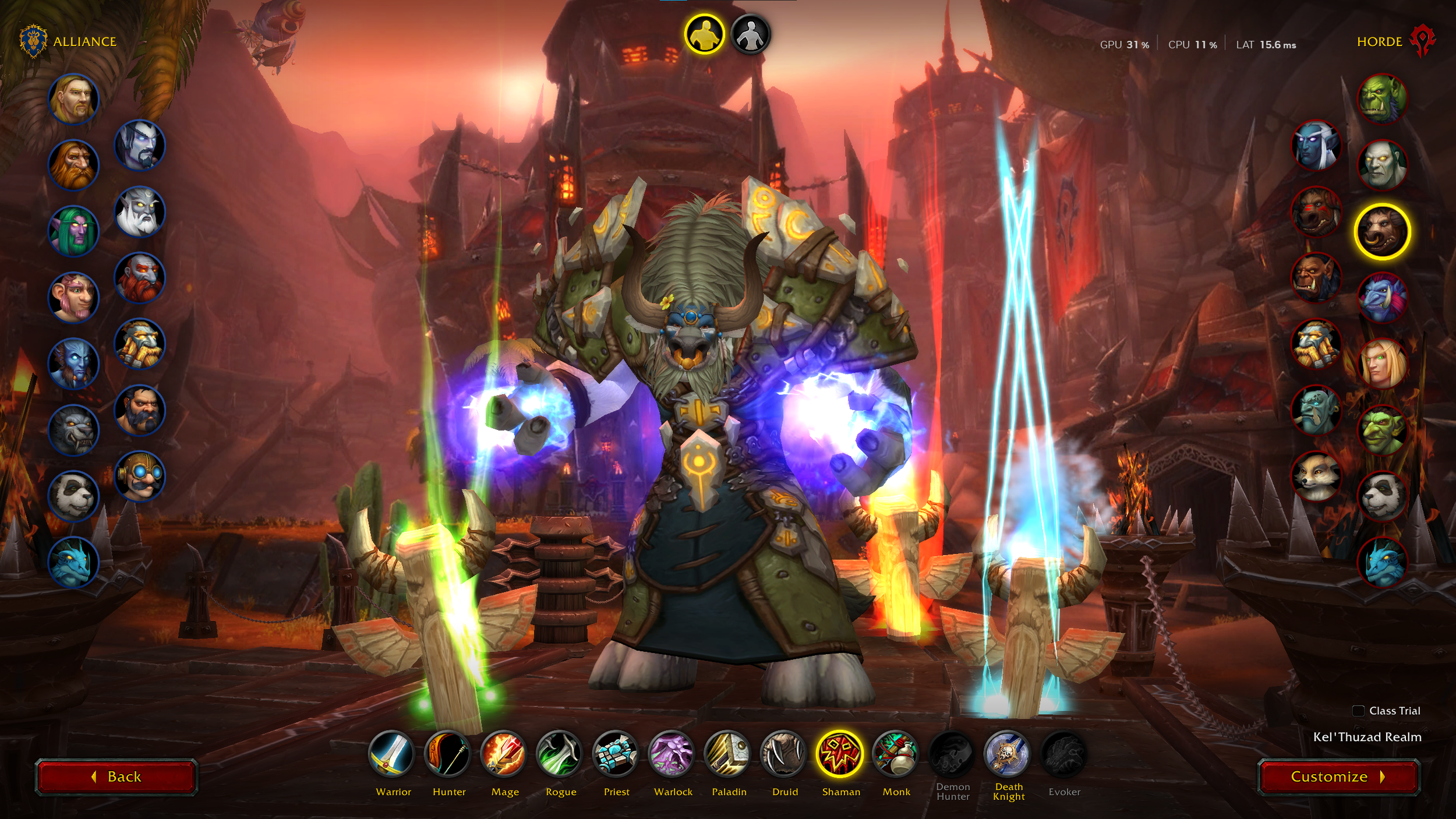This screenshot has width=1456, height=819.
Task: Select the Worgen race portrait
Action: click(73, 430)
